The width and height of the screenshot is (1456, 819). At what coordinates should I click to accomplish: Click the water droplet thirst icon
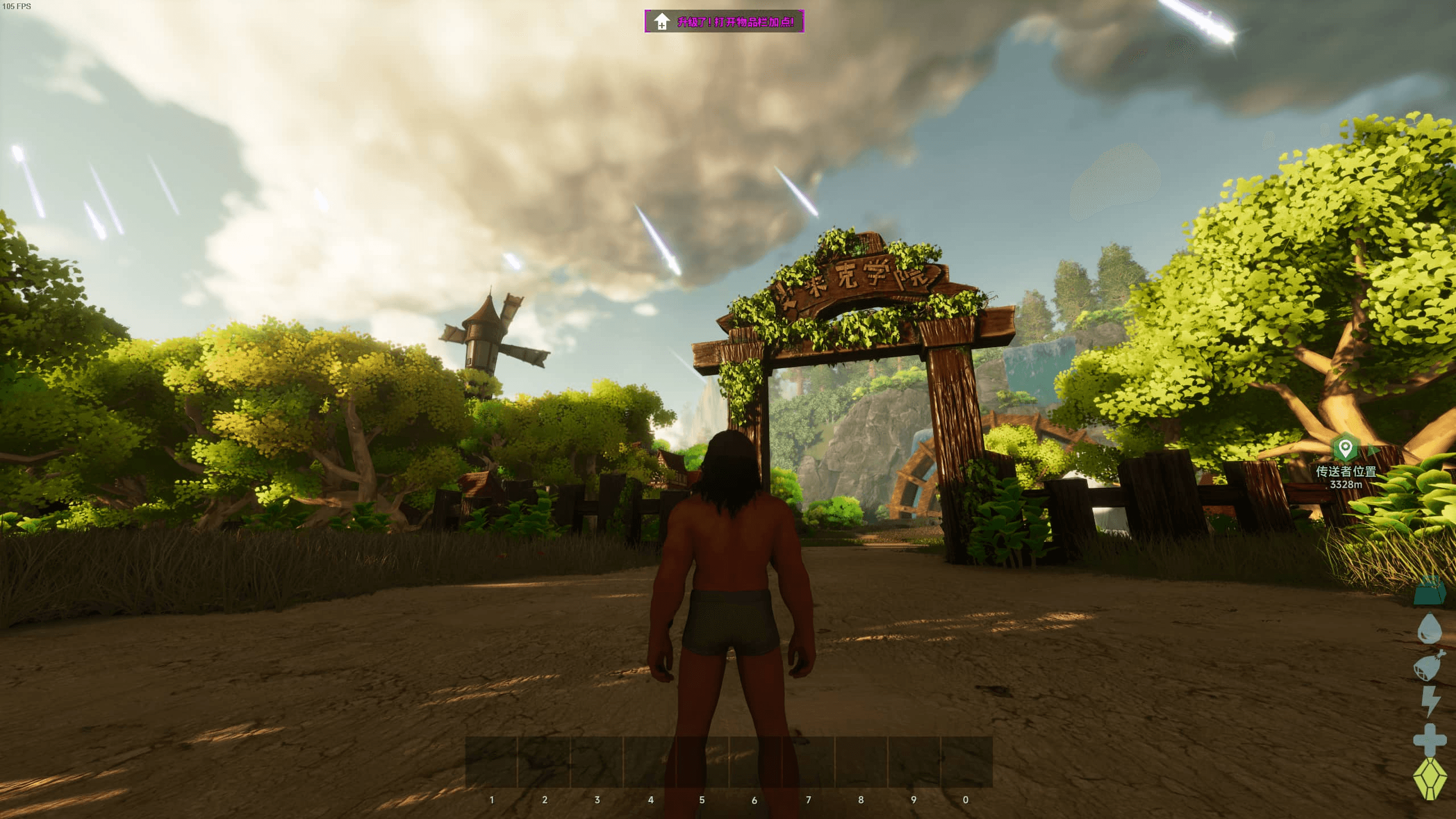[x=1429, y=629]
